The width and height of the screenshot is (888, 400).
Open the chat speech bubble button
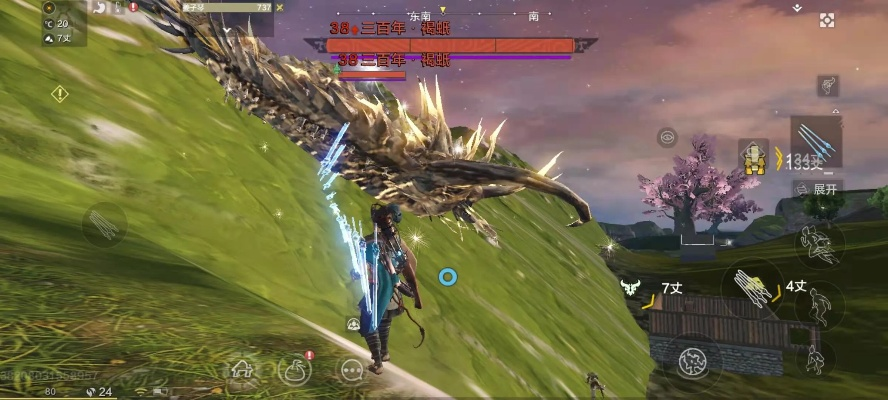[x=351, y=371]
